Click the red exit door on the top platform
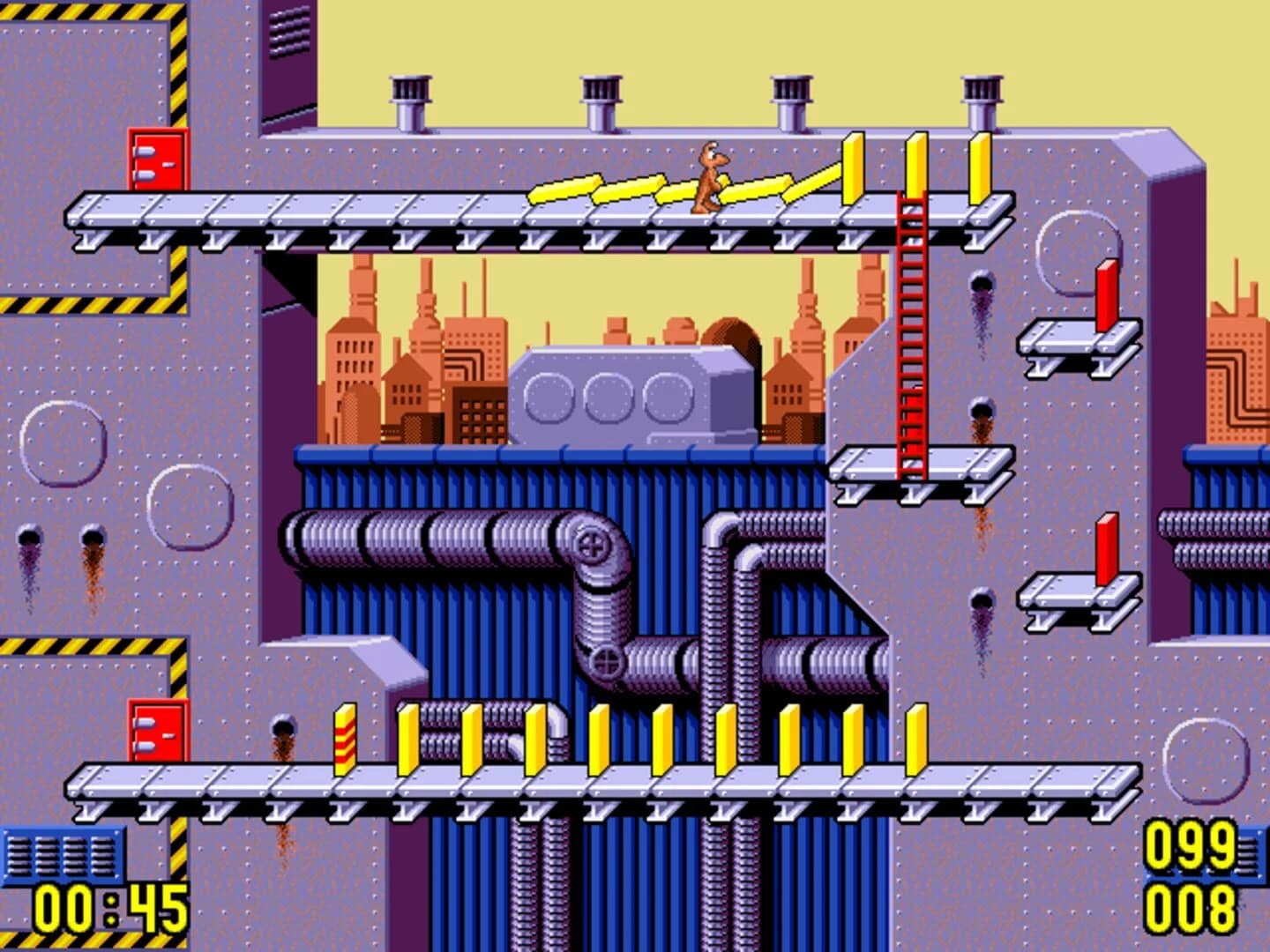1270x952 pixels. [159, 163]
